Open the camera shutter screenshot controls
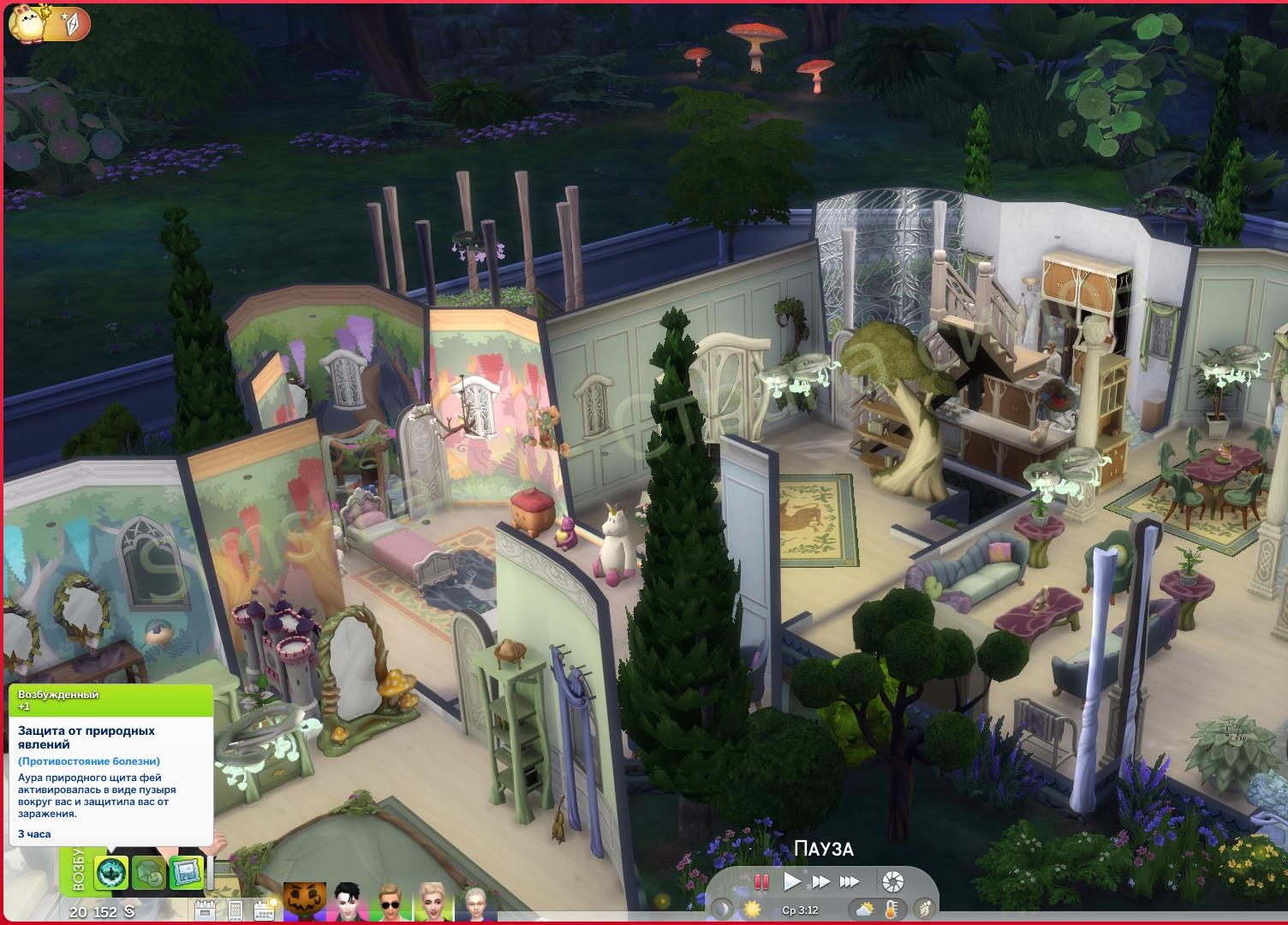The height and width of the screenshot is (925, 1288). [x=892, y=881]
